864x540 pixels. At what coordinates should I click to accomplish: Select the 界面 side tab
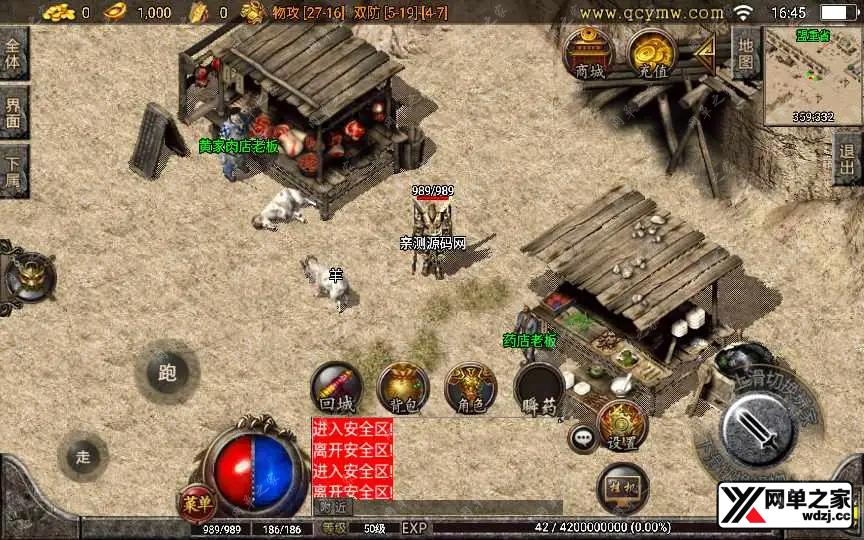(x=13, y=112)
